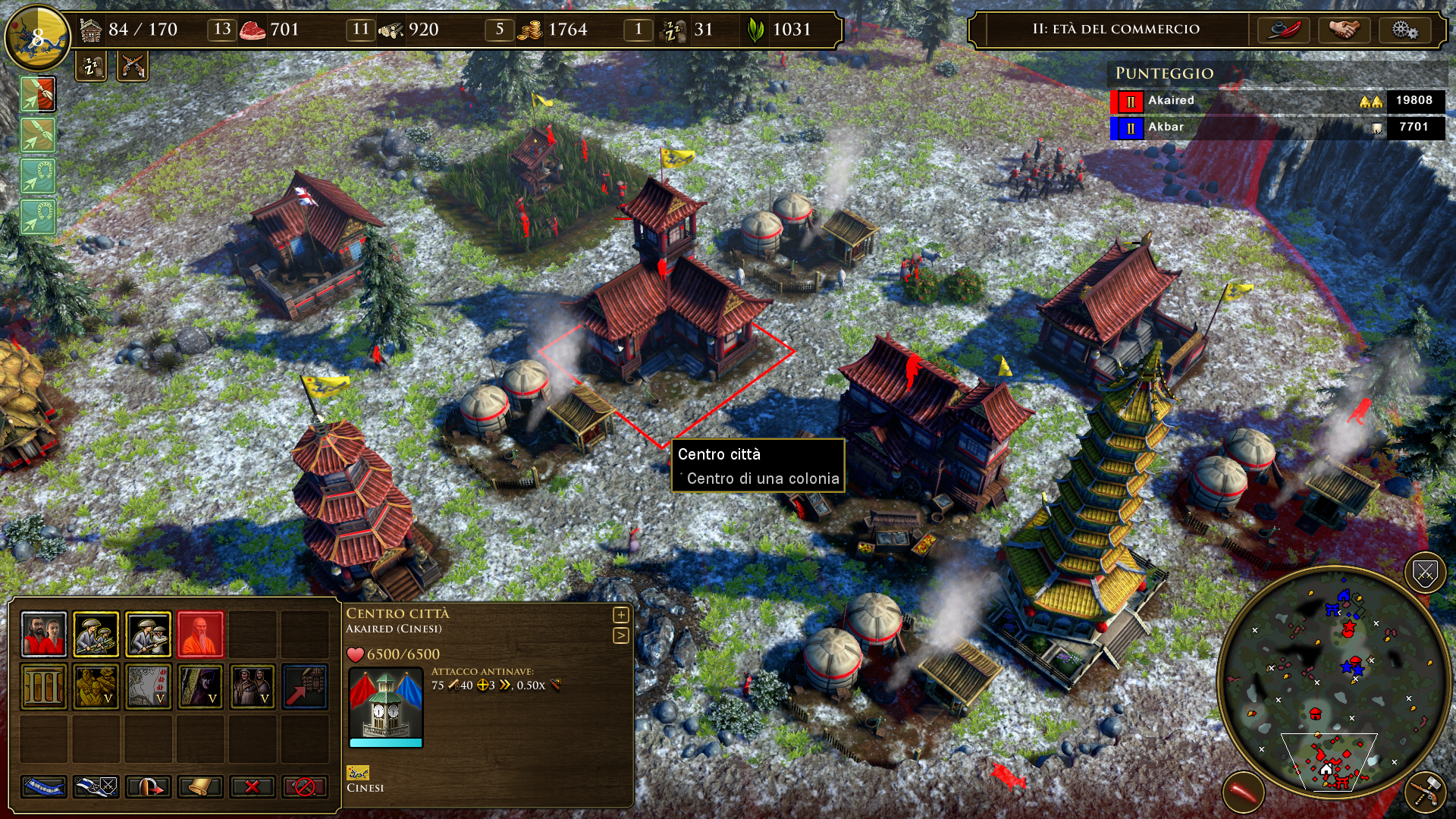Viewport: 1456px width, 819px height.
Task: Train villagers at the Town Center
Action: pyautogui.click(x=44, y=634)
